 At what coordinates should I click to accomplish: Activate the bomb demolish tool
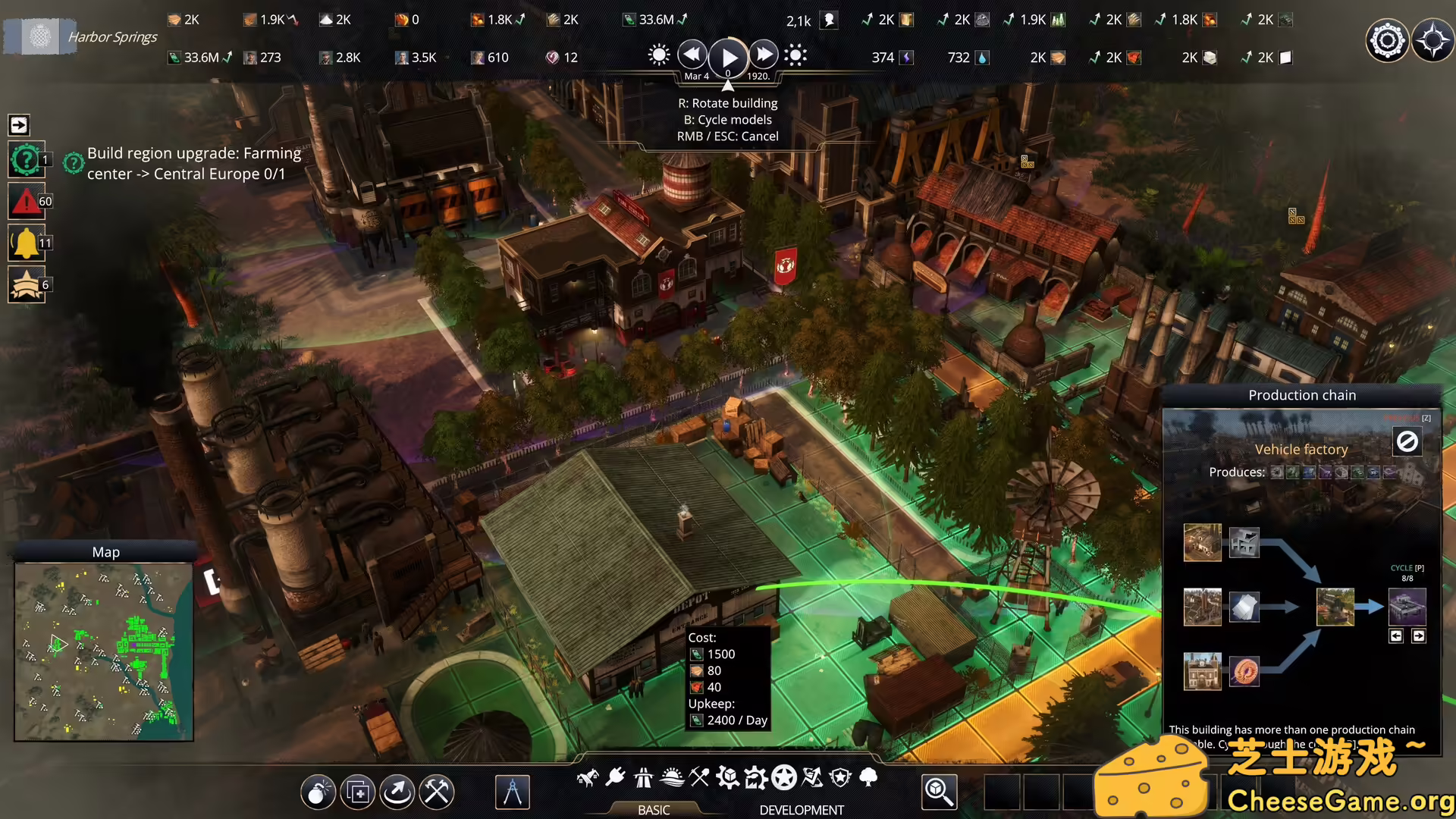(x=318, y=792)
